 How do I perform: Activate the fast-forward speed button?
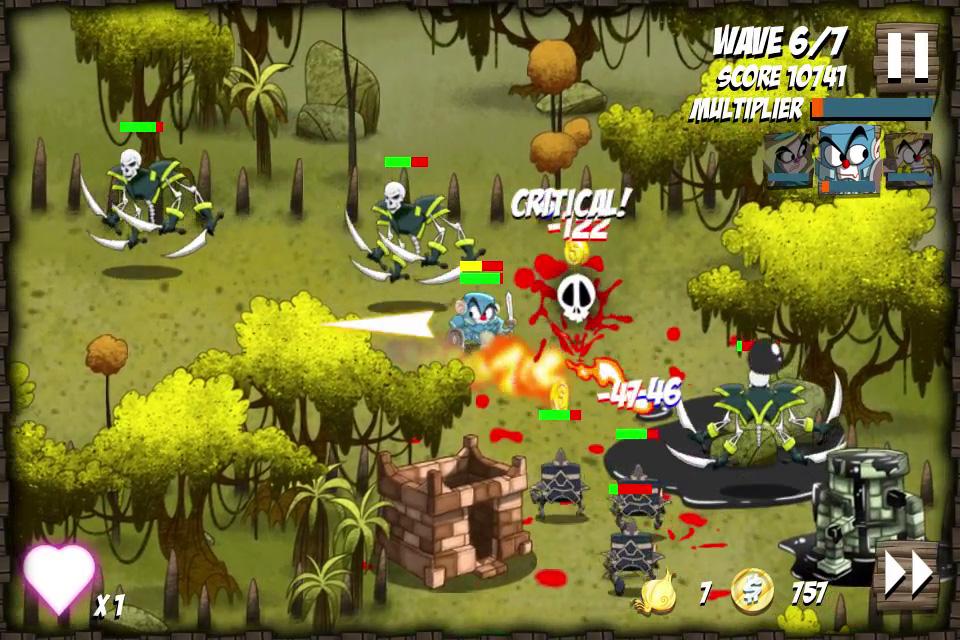click(x=907, y=574)
